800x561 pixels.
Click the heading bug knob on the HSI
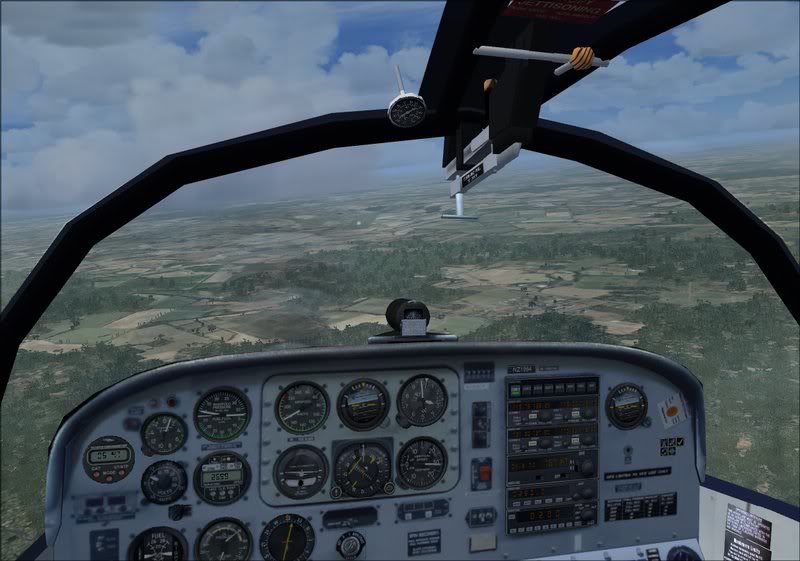pos(389,488)
